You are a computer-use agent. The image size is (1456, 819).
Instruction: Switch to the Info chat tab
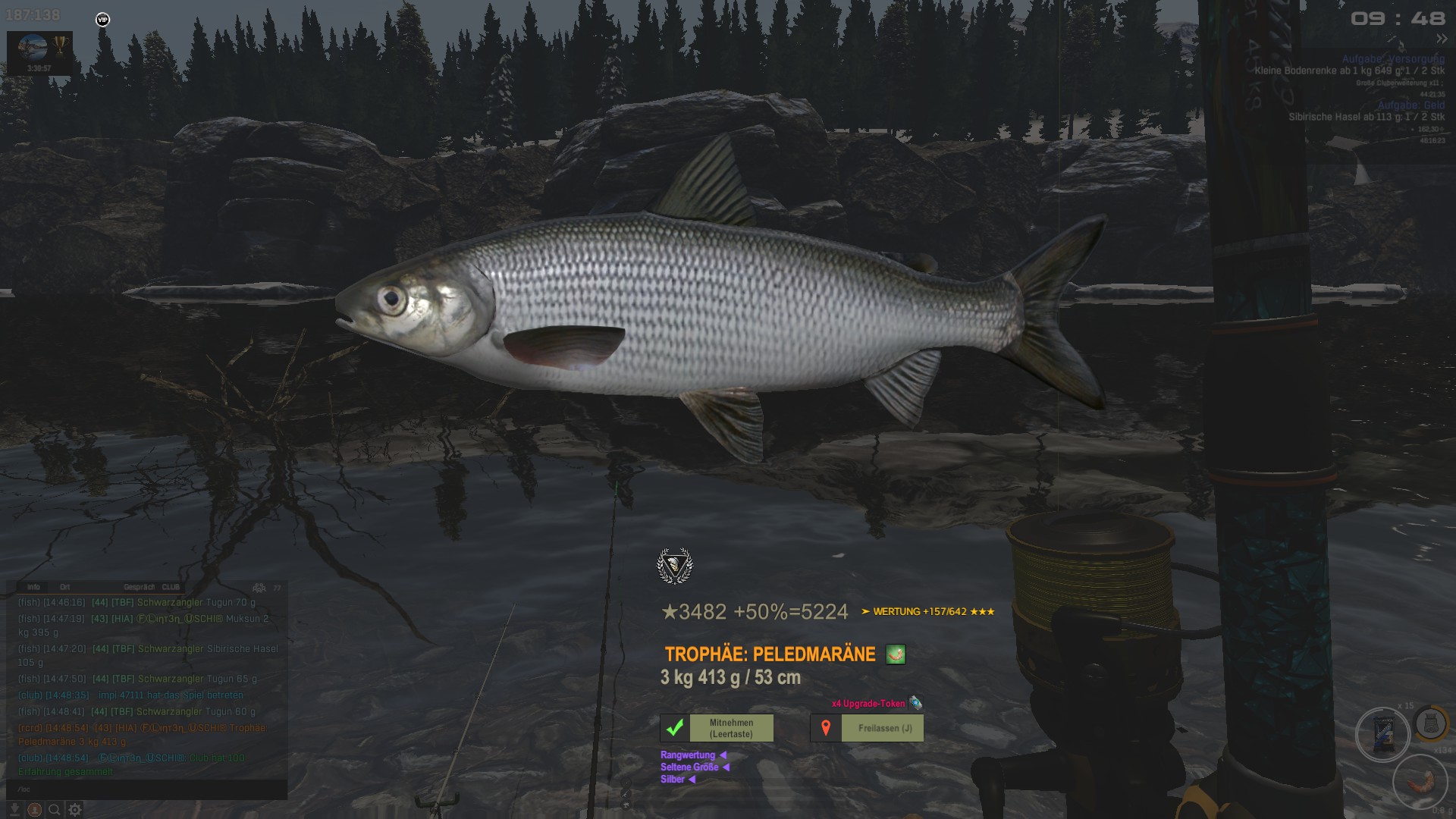(33, 587)
